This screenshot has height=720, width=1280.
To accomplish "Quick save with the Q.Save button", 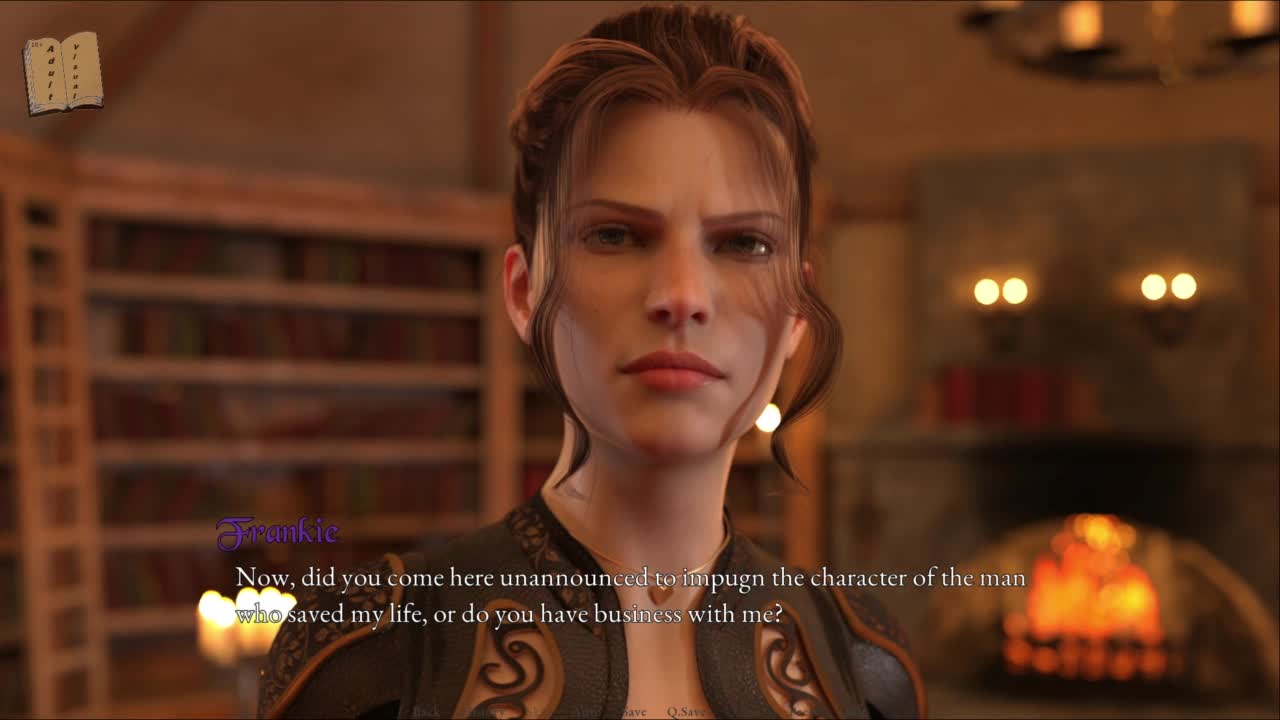I will click(687, 712).
